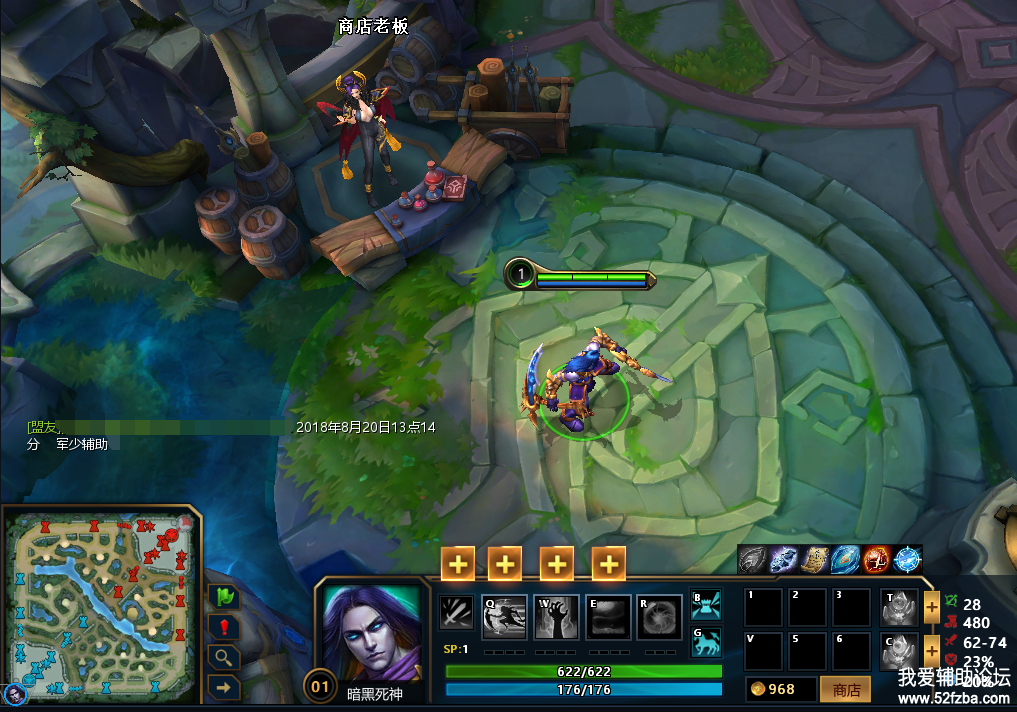This screenshot has height=712, width=1017.
Task: Use the C slot item icon
Action: click(x=899, y=651)
